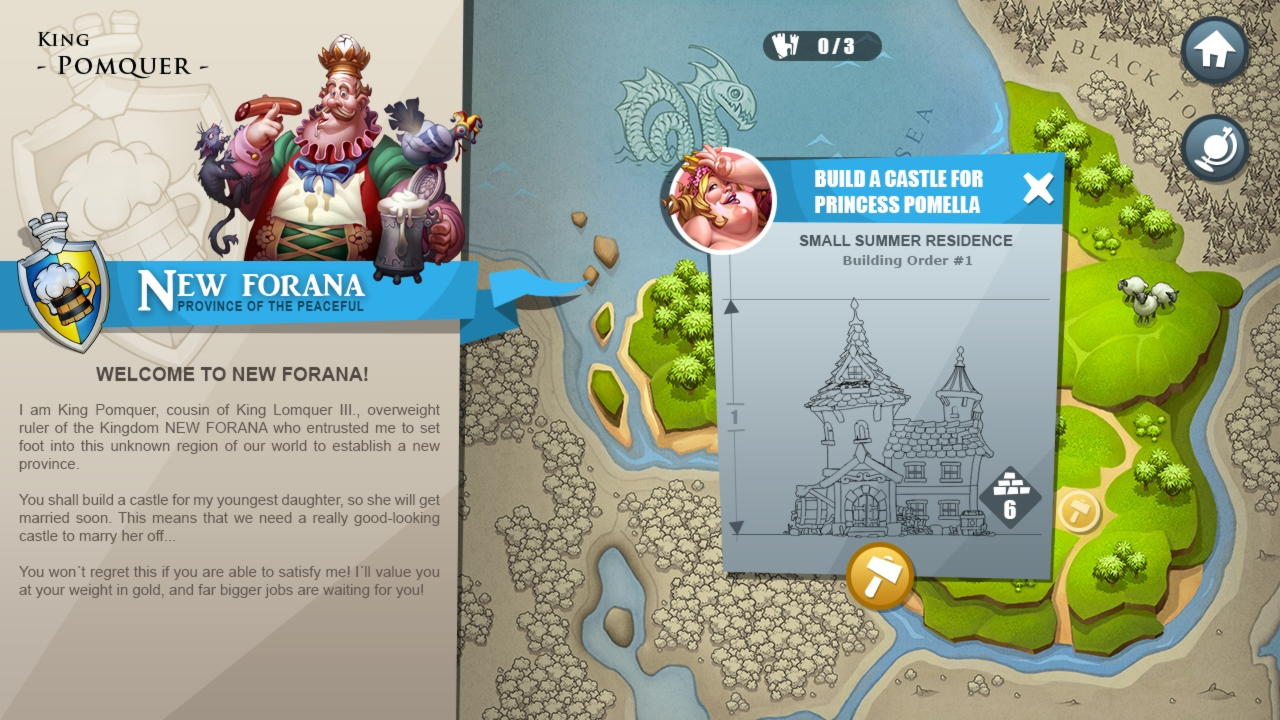1280x720 pixels.
Task: Select the faded hammer marker on the map
Action: point(1079,511)
